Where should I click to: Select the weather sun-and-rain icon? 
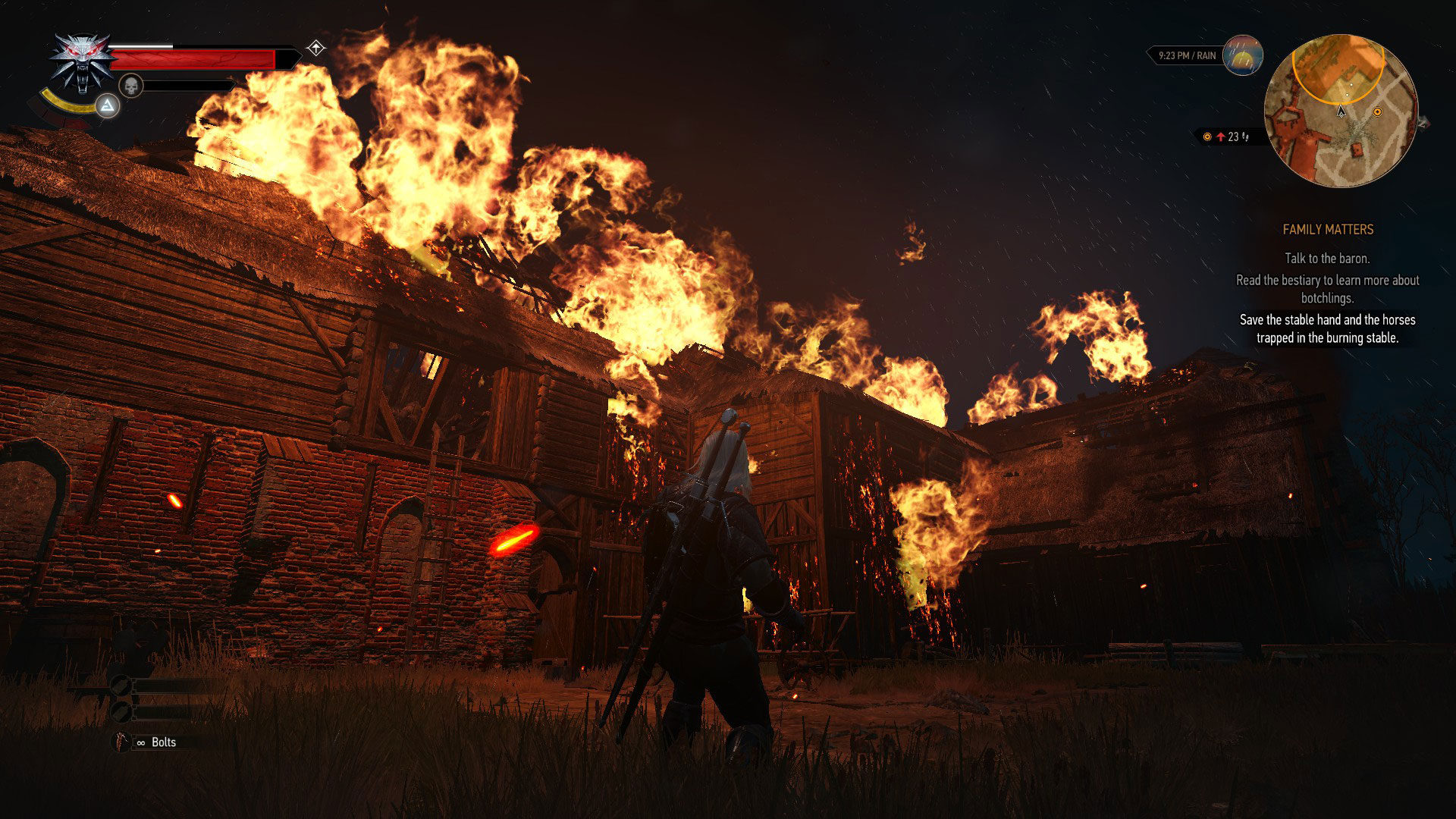tap(1242, 55)
